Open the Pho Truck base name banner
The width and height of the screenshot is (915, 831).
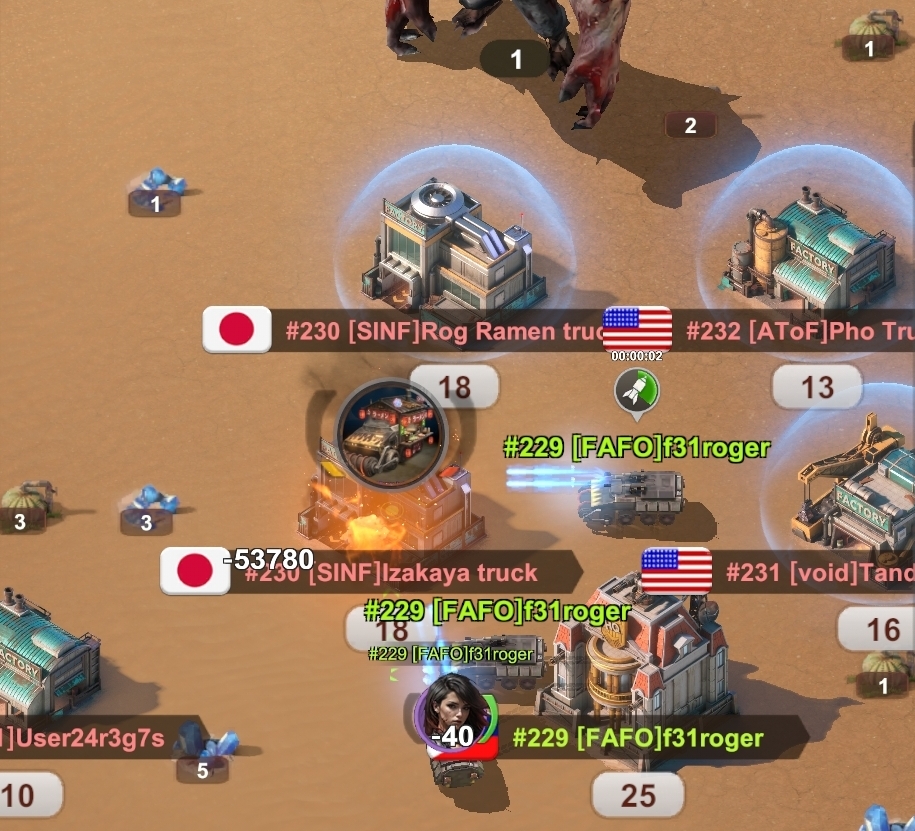[x=800, y=331]
